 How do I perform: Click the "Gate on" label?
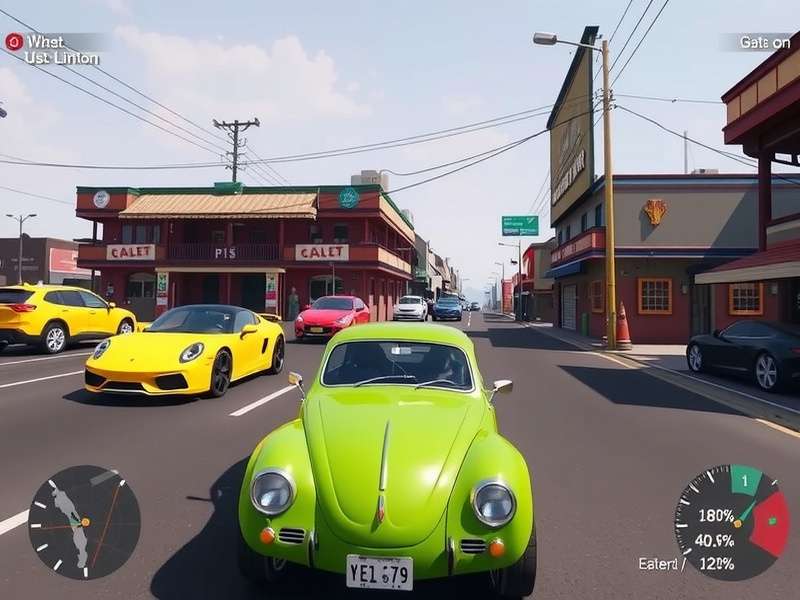pyautogui.click(x=764, y=42)
